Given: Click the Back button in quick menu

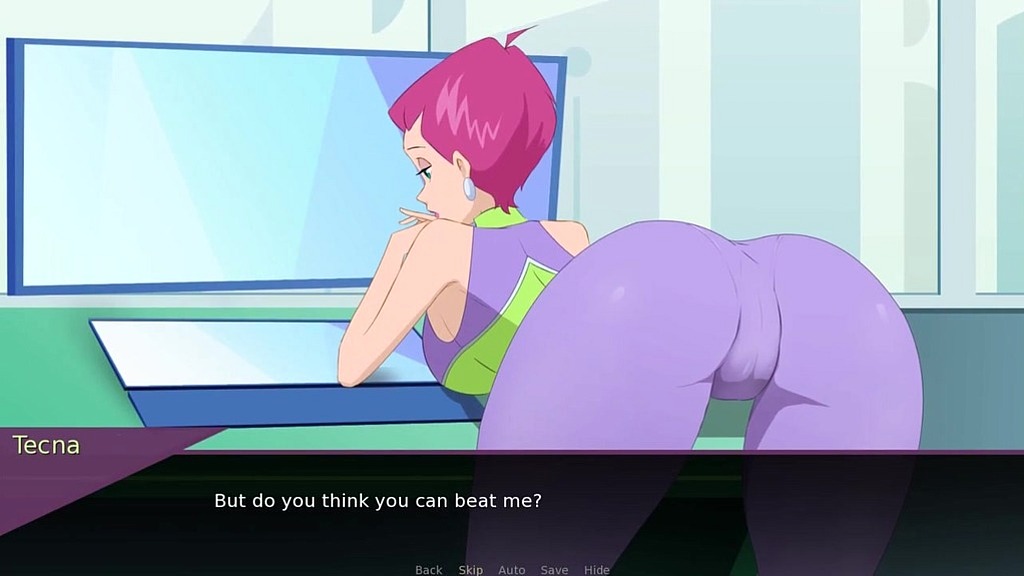Looking at the screenshot, I should (x=428, y=570).
